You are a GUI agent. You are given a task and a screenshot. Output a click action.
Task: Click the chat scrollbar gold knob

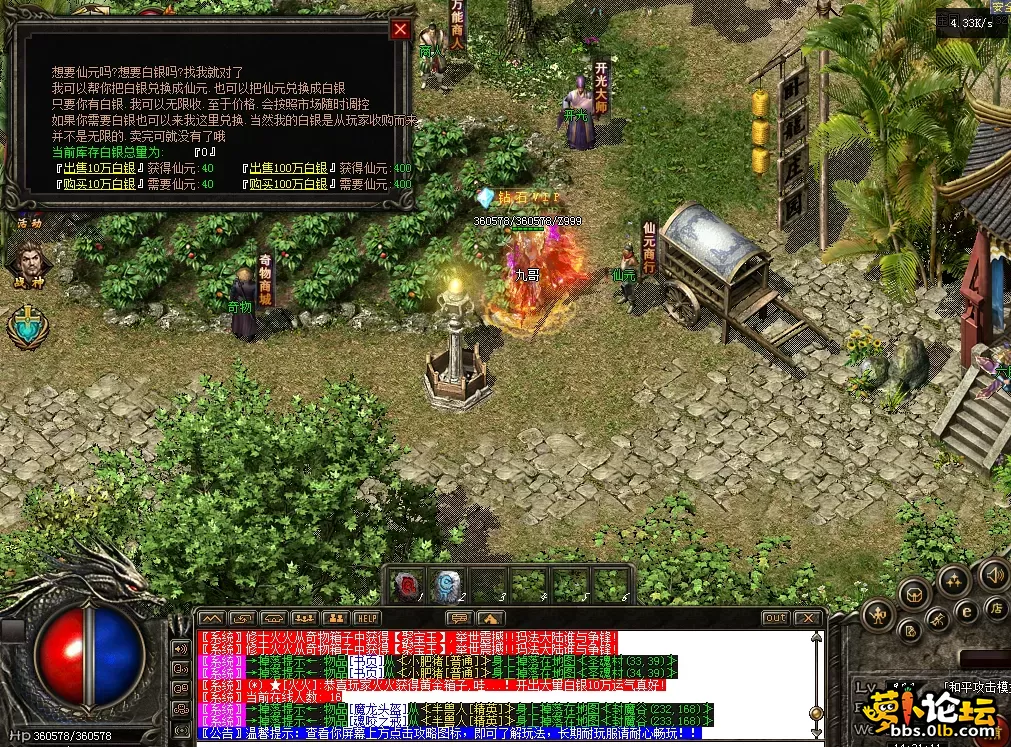(x=816, y=713)
